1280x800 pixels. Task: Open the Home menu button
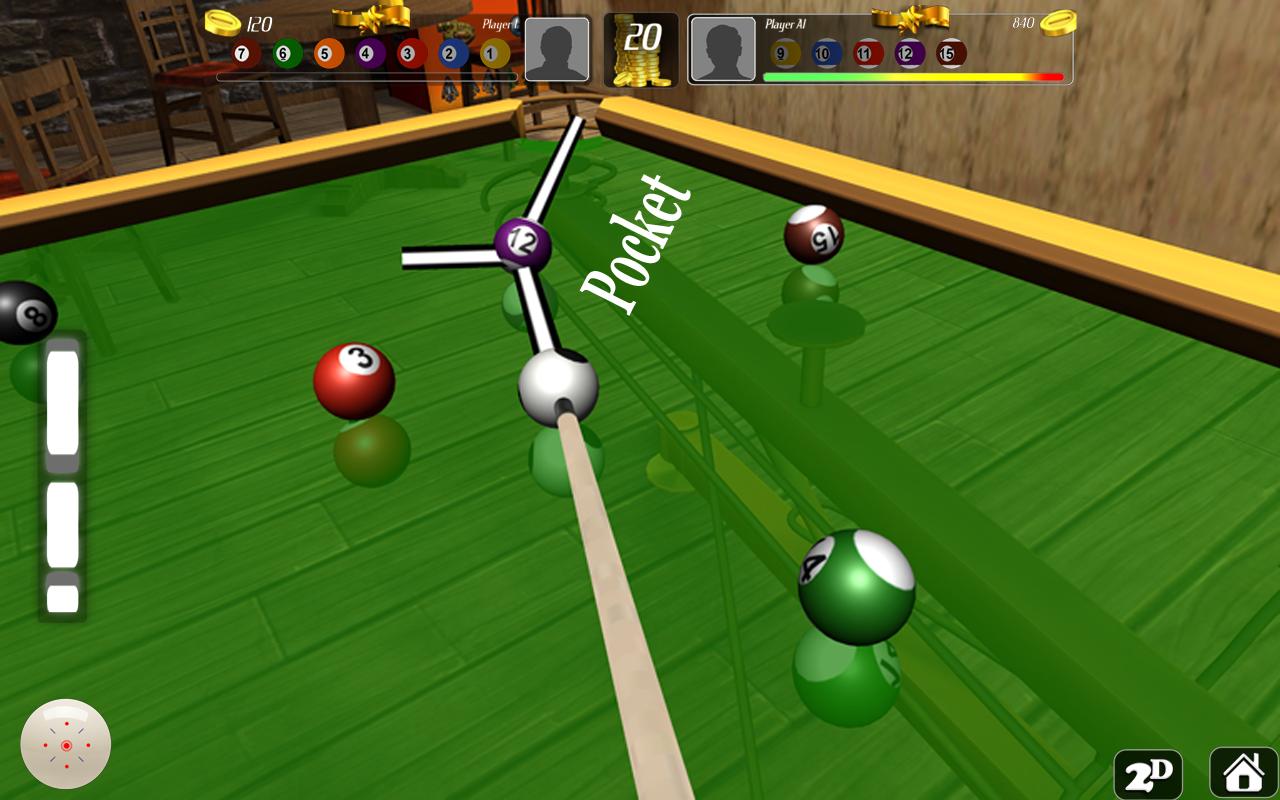tap(1243, 773)
